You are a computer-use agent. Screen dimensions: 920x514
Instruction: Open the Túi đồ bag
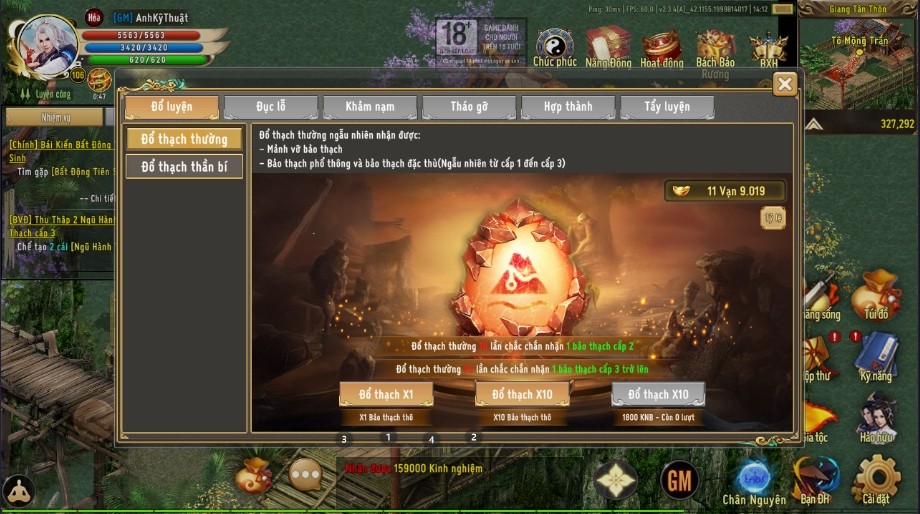click(x=876, y=297)
